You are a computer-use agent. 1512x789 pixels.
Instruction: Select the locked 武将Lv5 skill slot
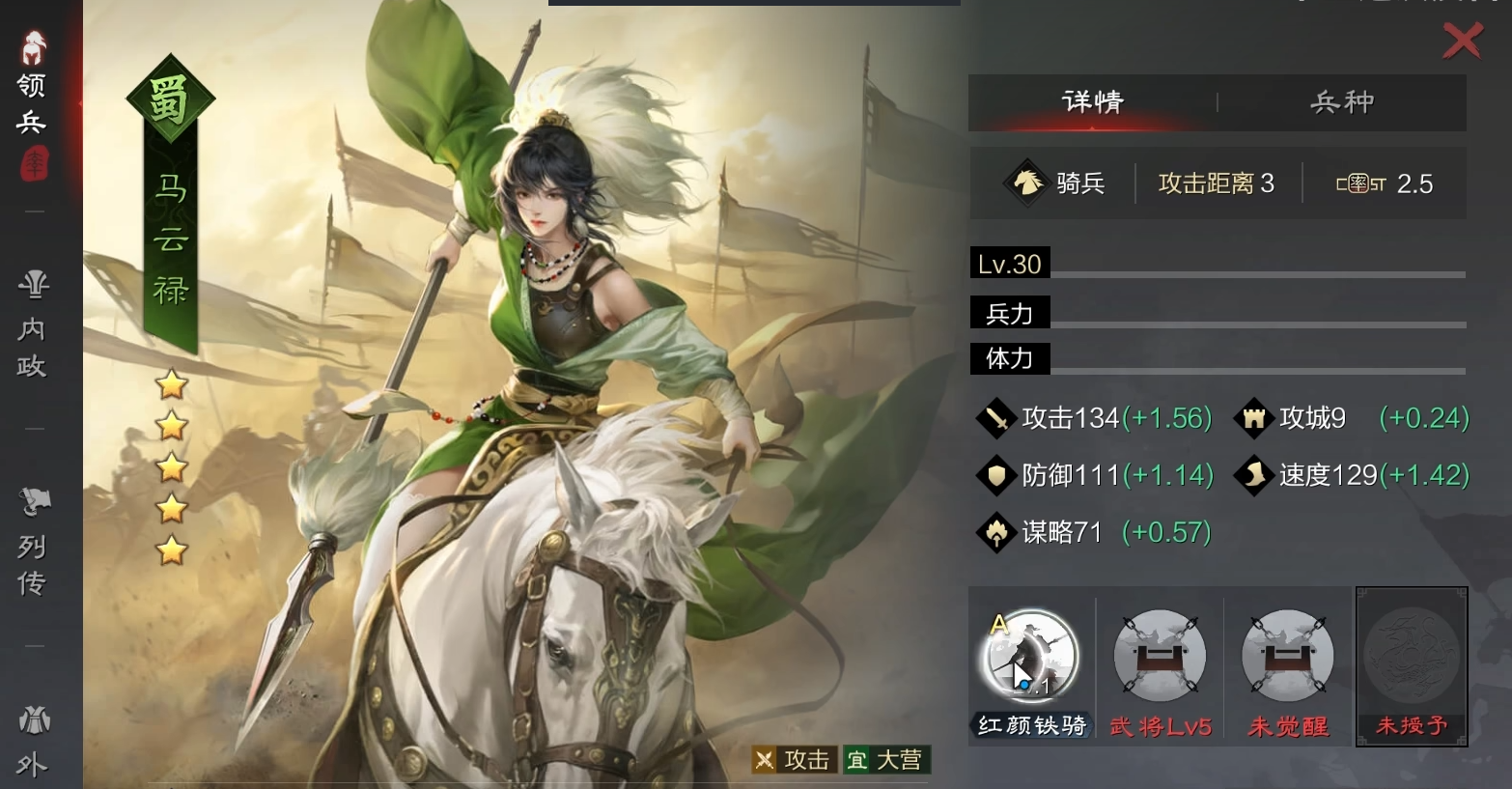point(1160,657)
